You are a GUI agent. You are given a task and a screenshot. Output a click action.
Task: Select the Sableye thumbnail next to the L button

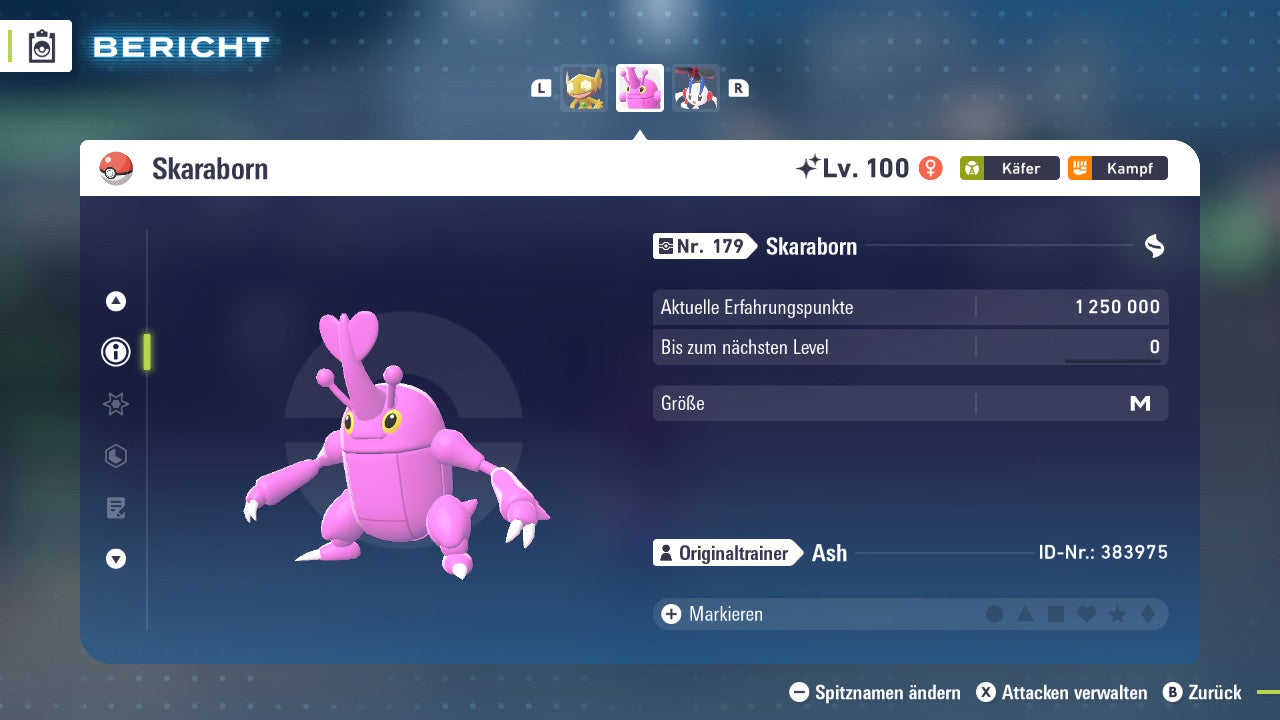pos(584,88)
